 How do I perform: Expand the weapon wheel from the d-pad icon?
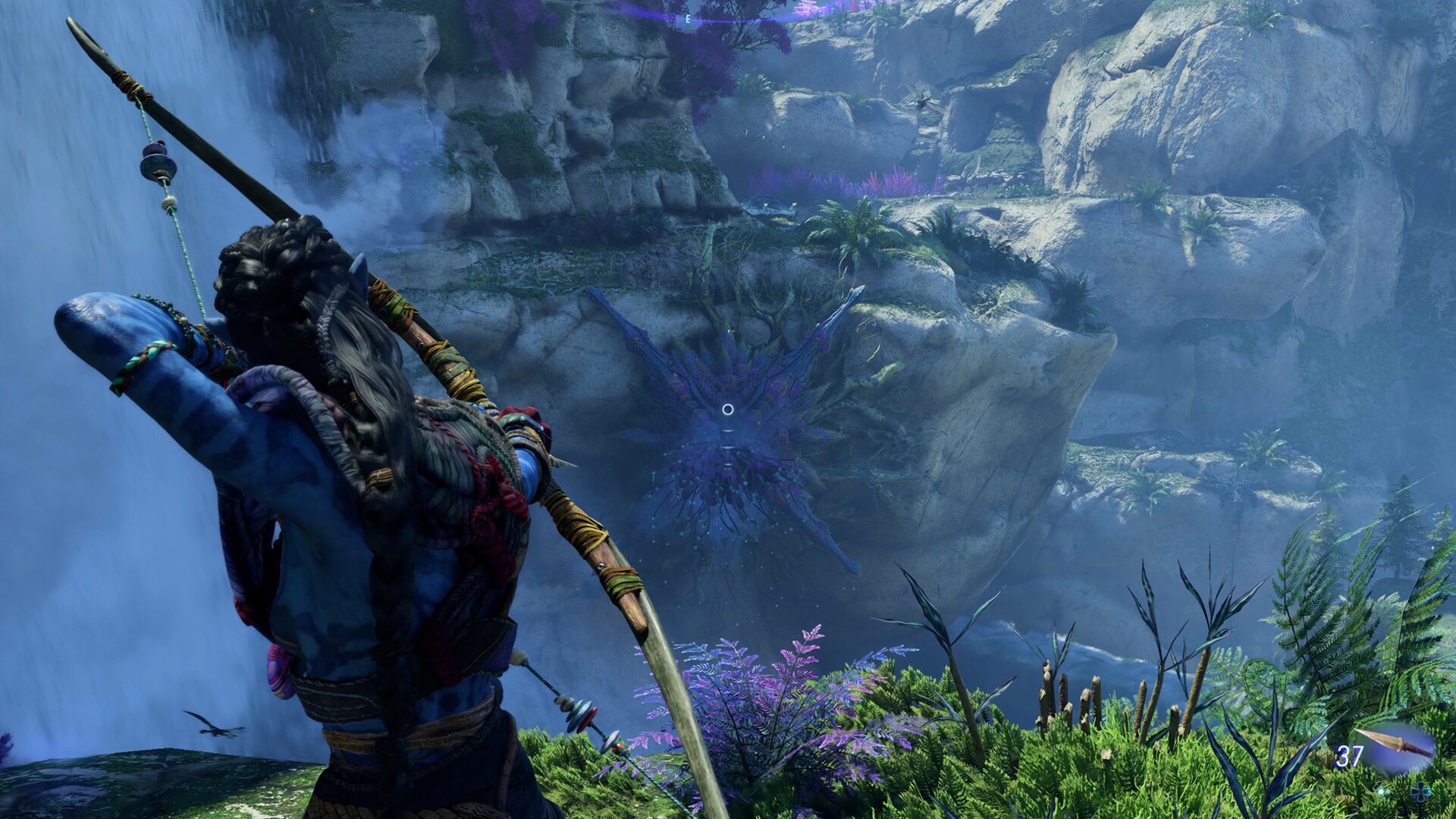point(1420,792)
